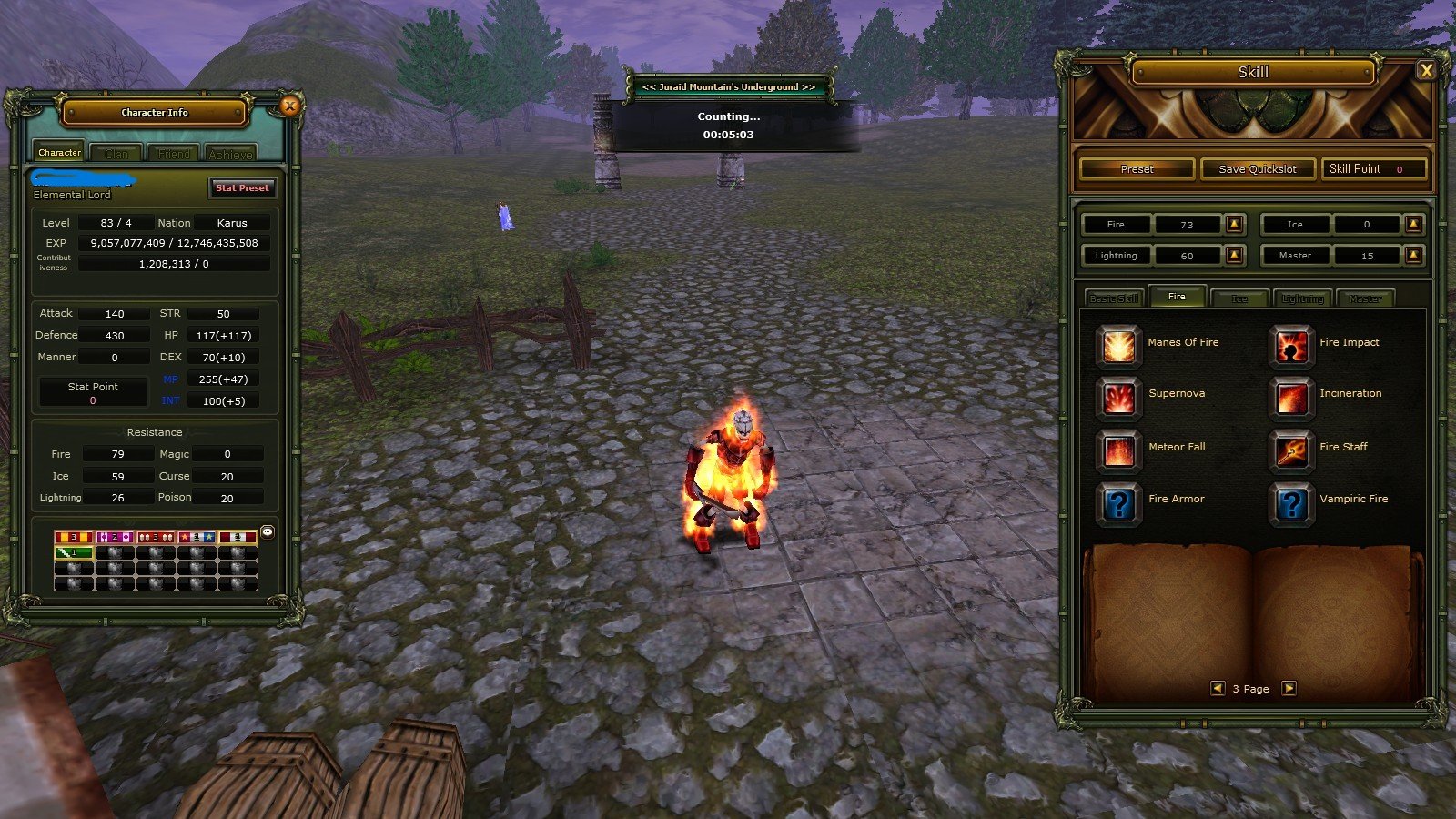Viewport: 1456px width, 819px height.
Task: Select the Meteor Fall skill icon
Action: click(x=1118, y=451)
